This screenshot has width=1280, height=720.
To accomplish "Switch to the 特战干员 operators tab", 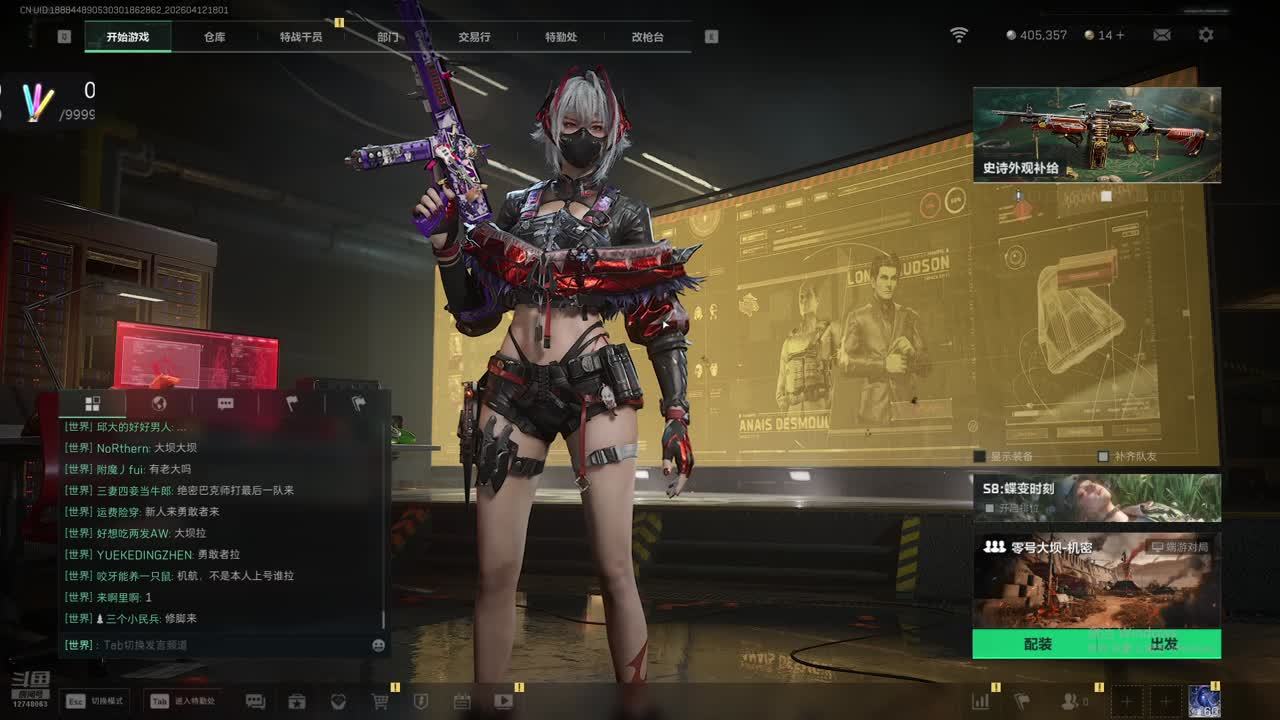I will pos(301,37).
